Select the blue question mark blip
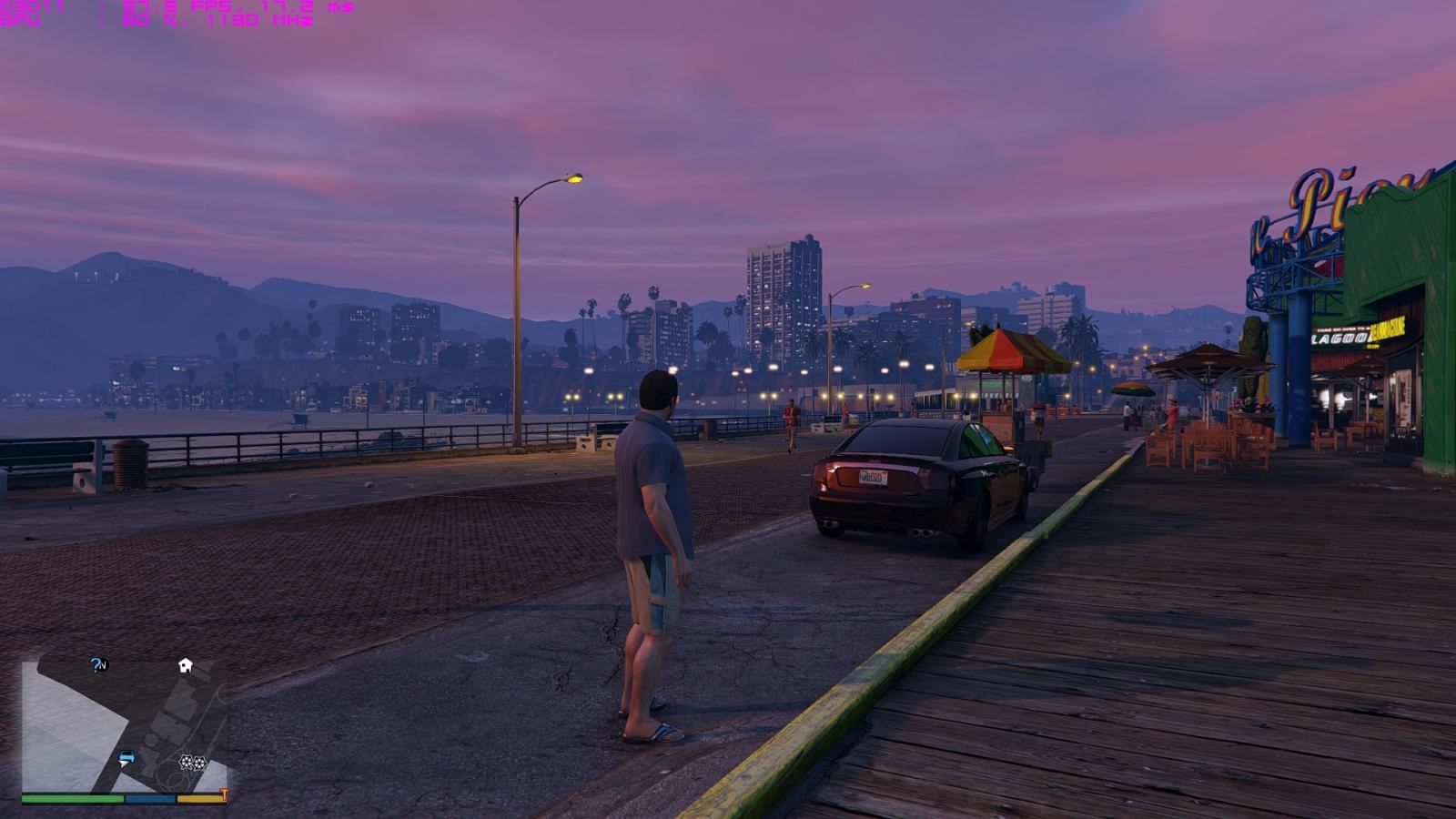The image size is (1456, 819). click(95, 665)
